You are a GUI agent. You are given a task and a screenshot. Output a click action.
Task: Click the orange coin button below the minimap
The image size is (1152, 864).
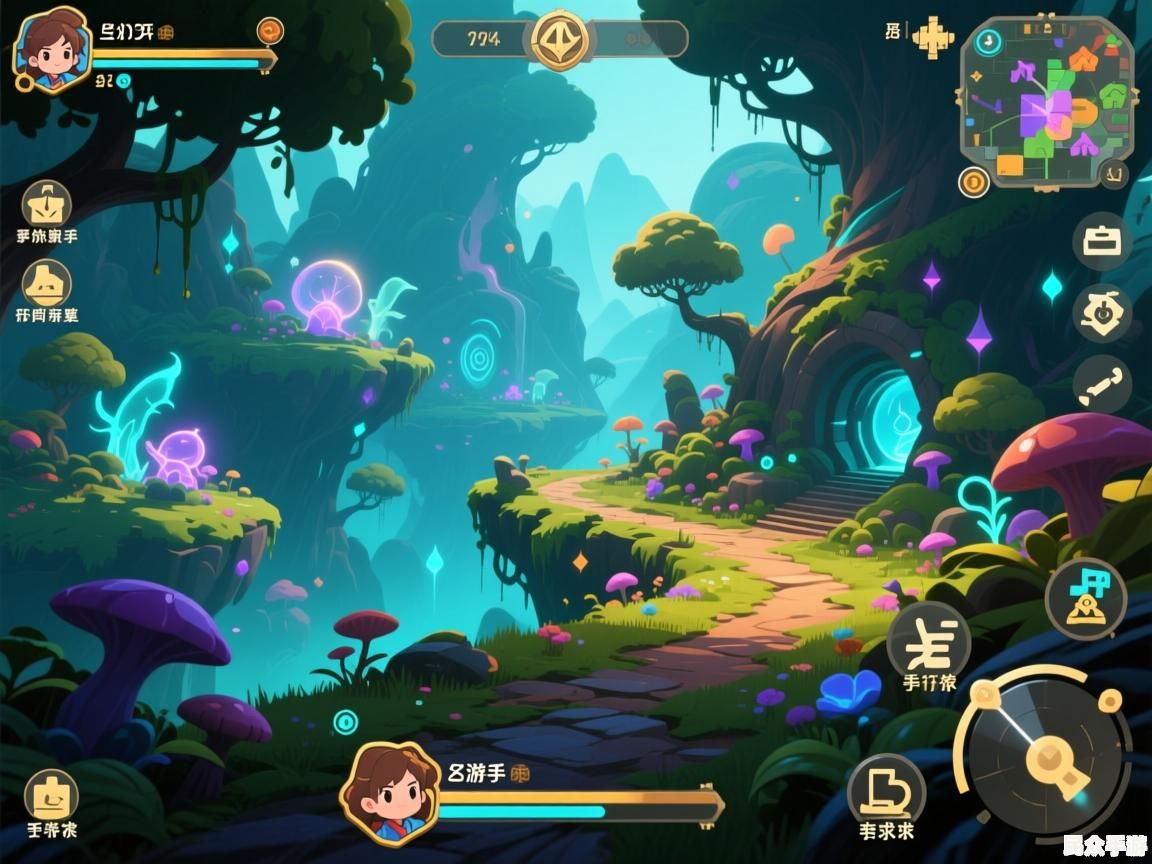point(973,182)
